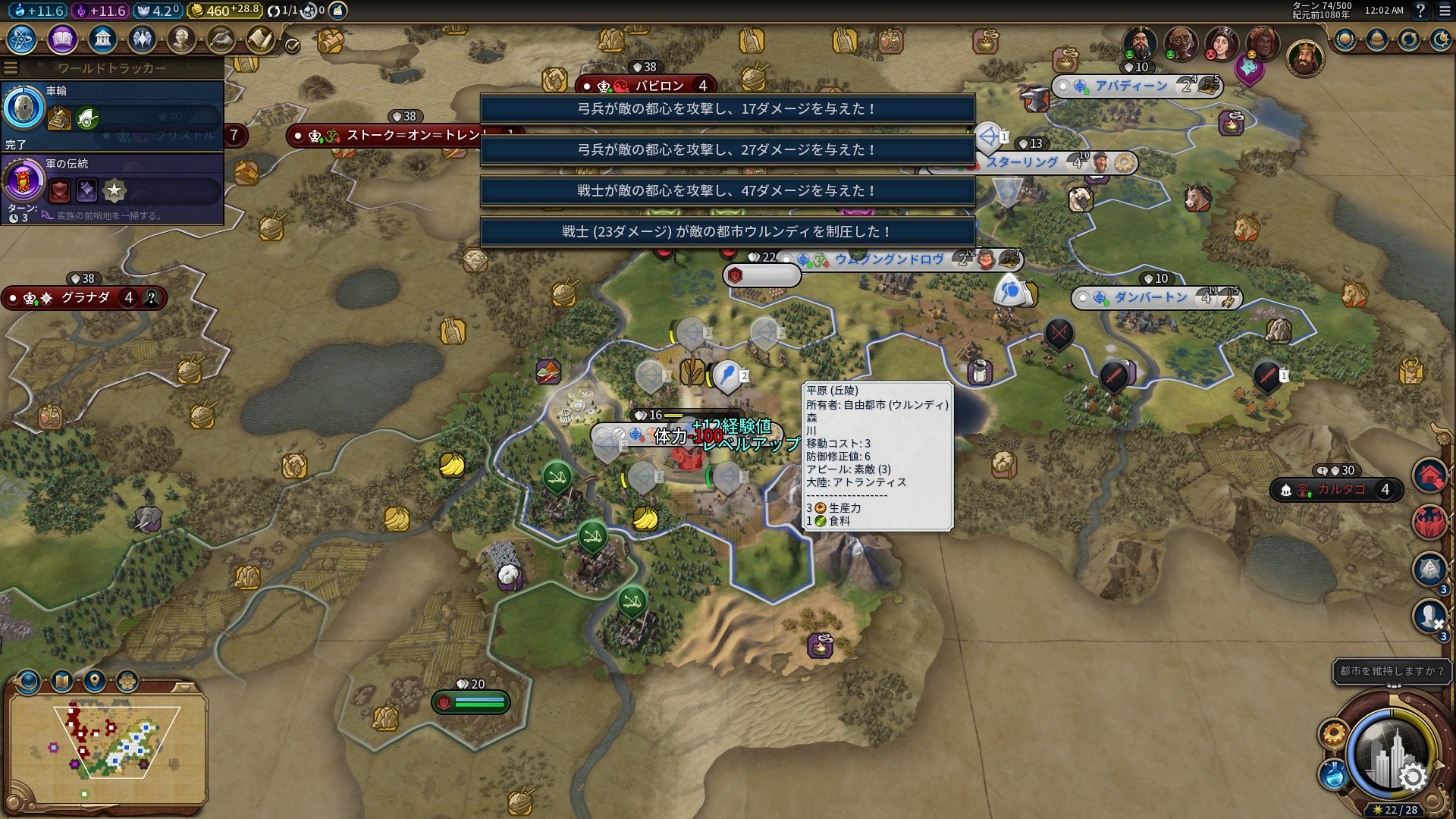Open the technology tree atom icon

[x=22, y=39]
